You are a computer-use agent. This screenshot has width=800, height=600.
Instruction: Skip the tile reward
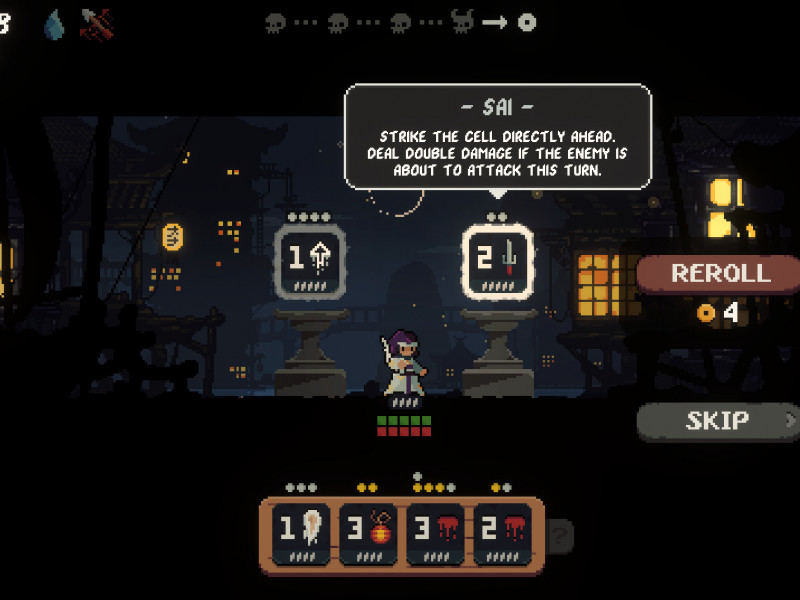click(718, 421)
